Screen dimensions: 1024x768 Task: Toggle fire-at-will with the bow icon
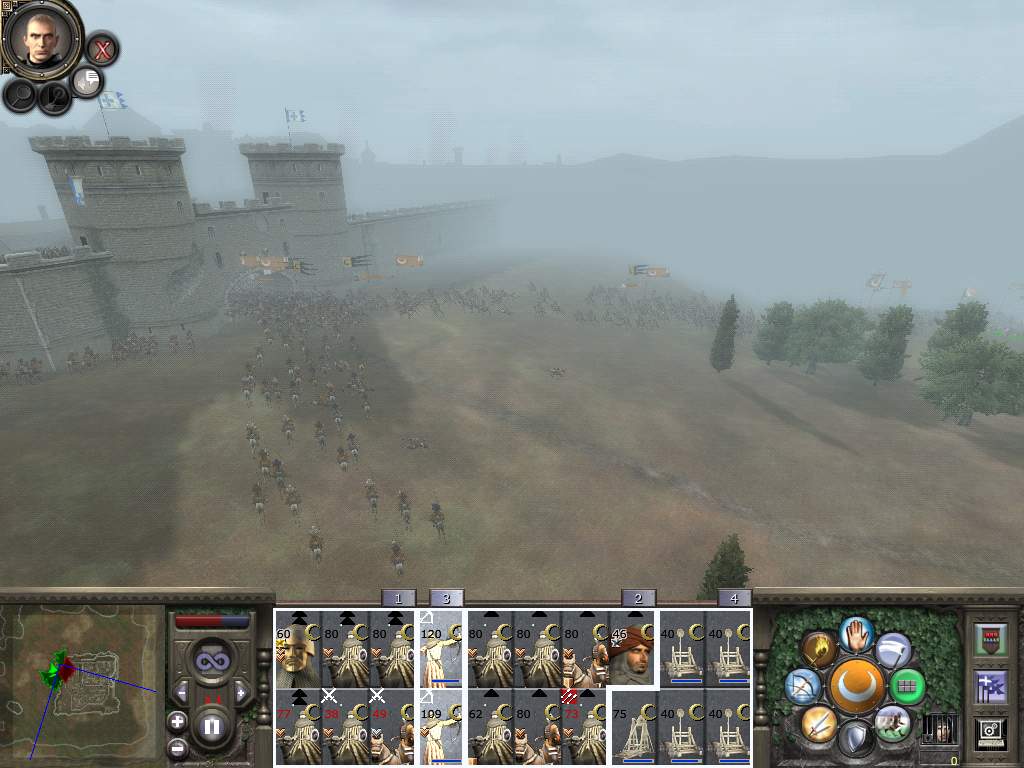tap(802, 686)
